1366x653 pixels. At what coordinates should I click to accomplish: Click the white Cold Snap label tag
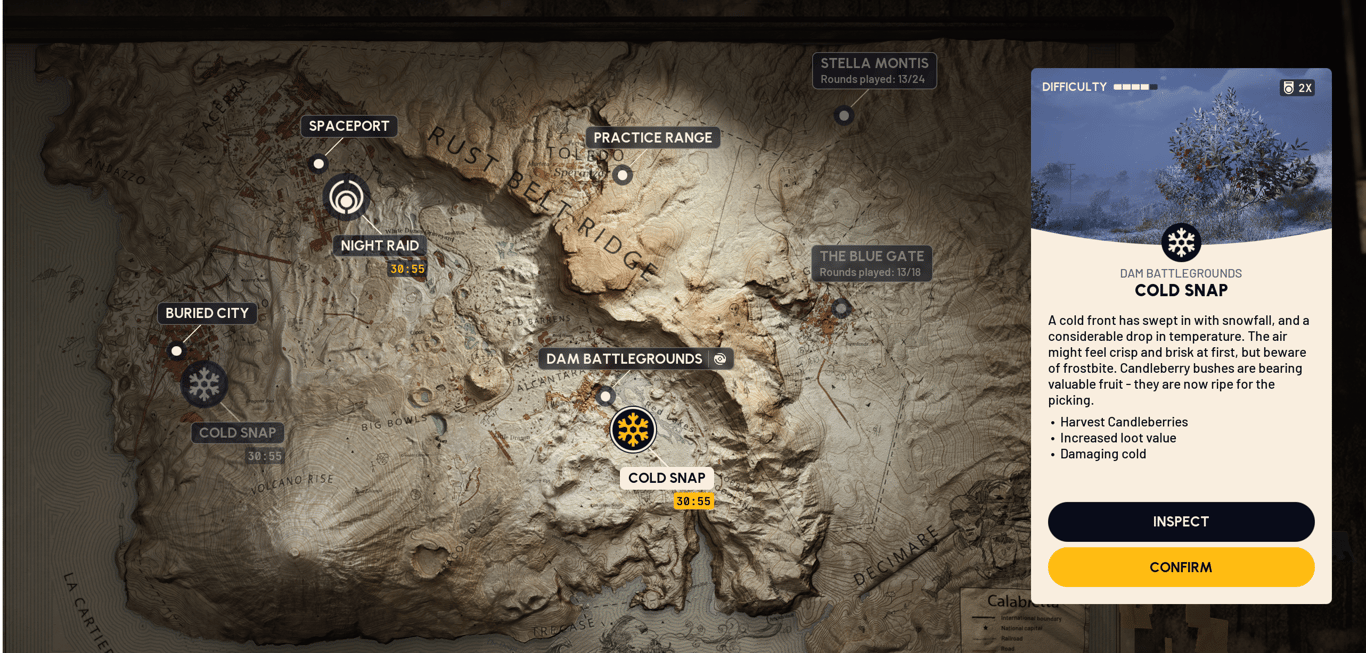point(666,478)
